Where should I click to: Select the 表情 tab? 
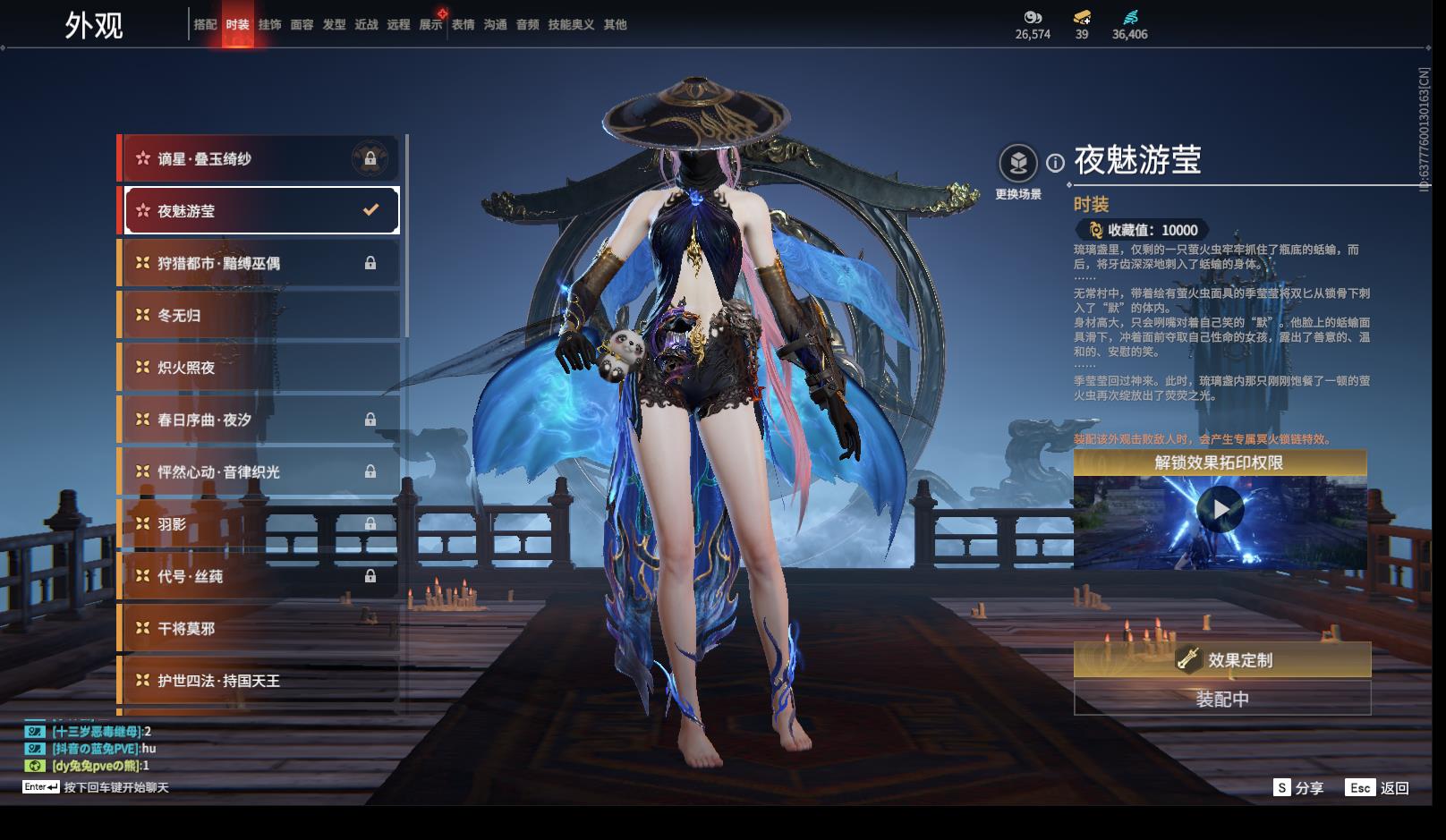(463, 25)
